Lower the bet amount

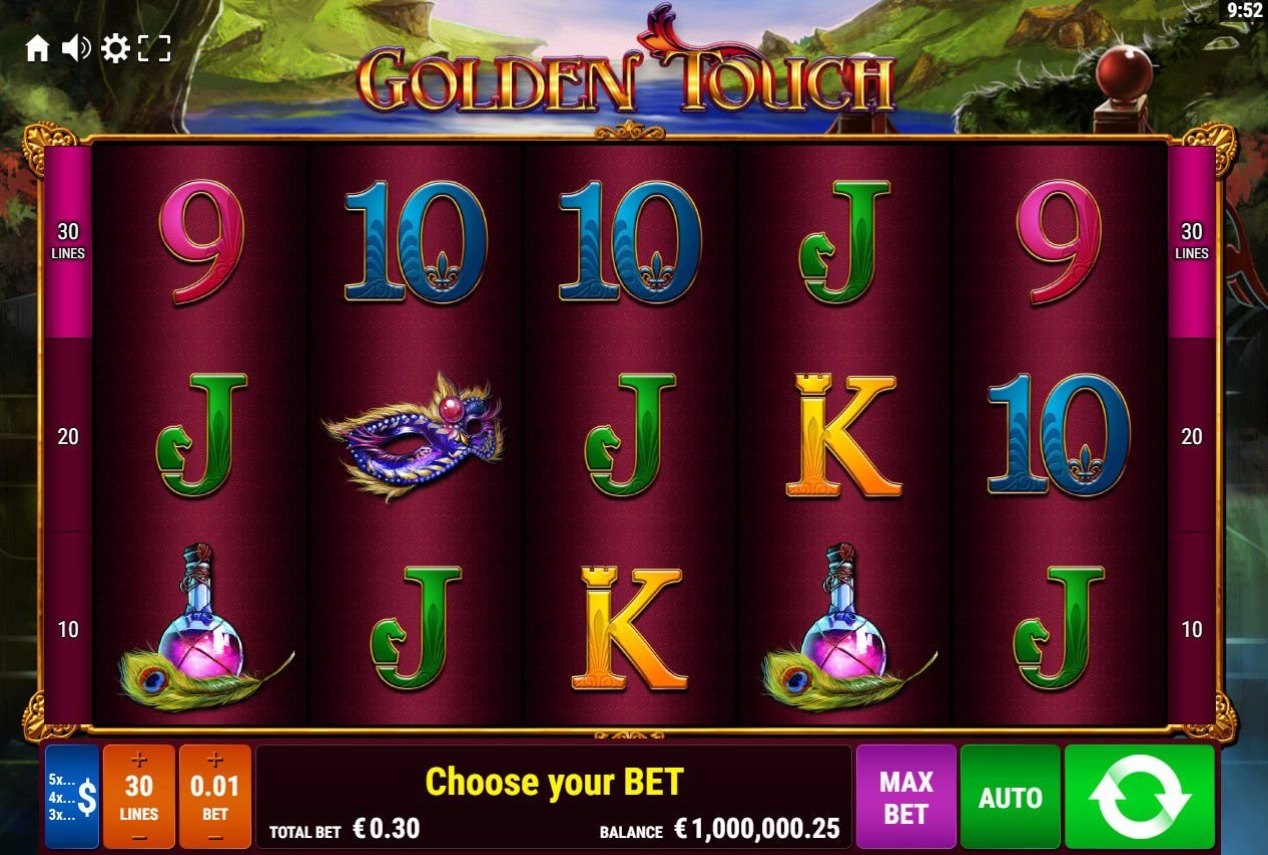[215, 836]
